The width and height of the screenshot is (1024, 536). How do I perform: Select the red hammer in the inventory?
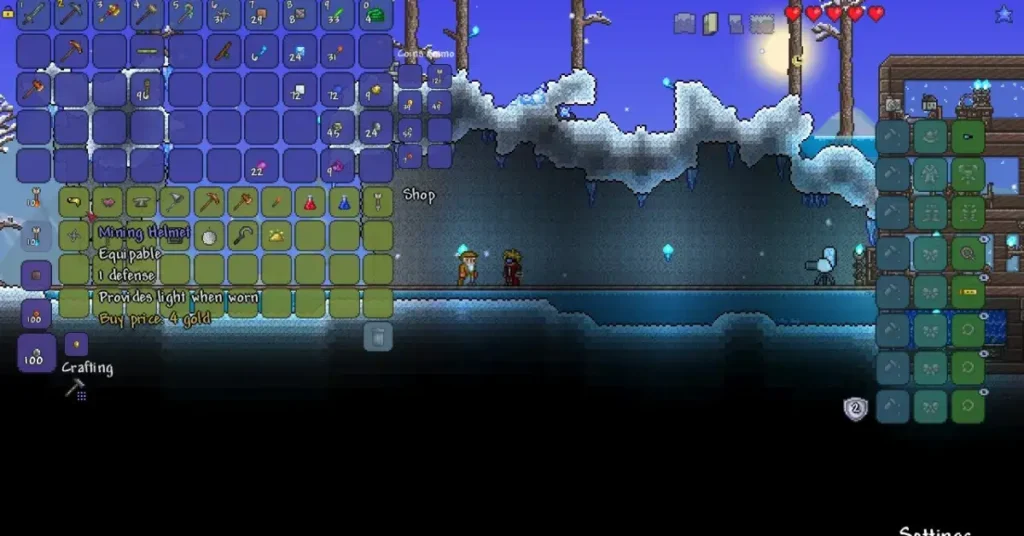pos(34,89)
